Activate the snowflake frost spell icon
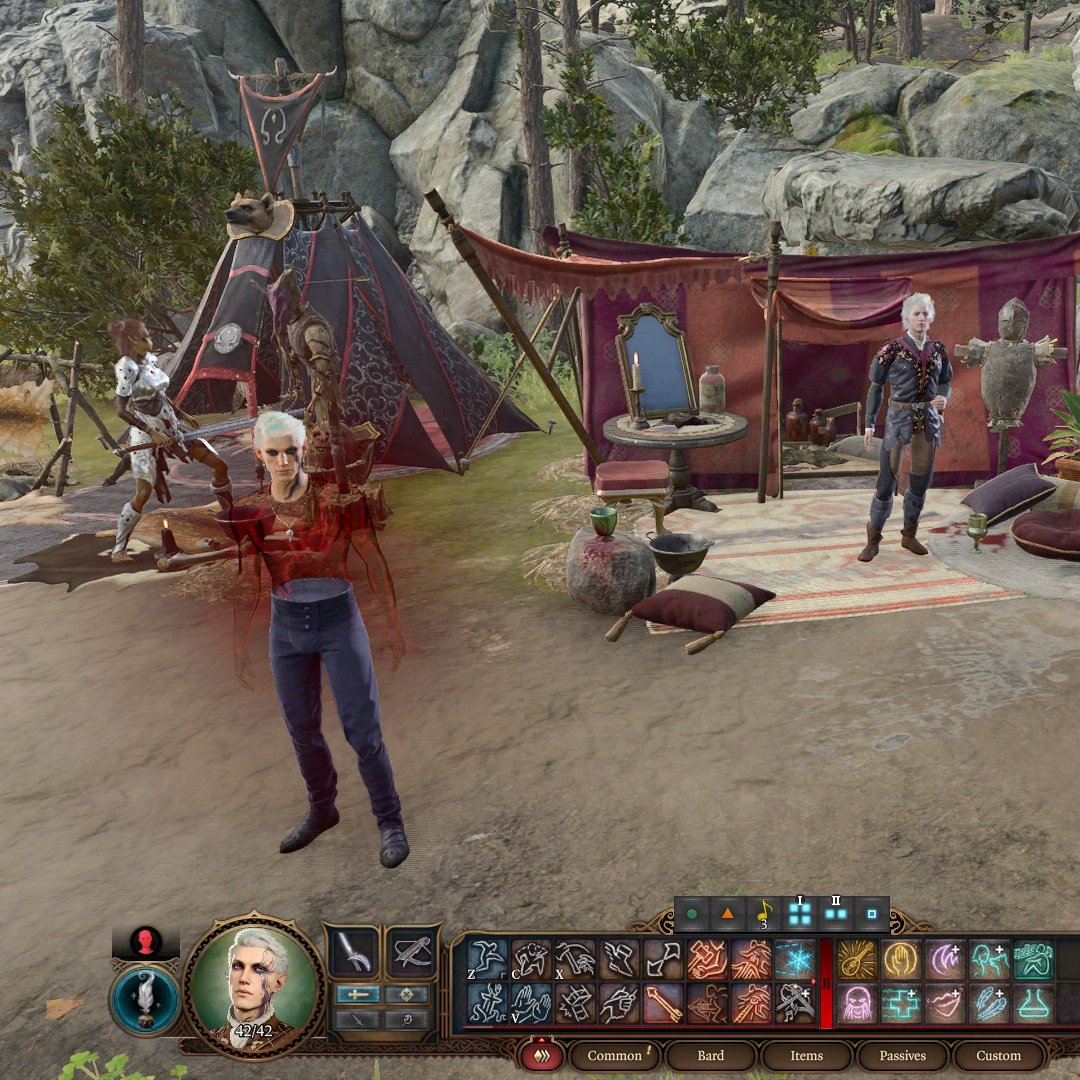1080x1080 pixels. (795, 959)
